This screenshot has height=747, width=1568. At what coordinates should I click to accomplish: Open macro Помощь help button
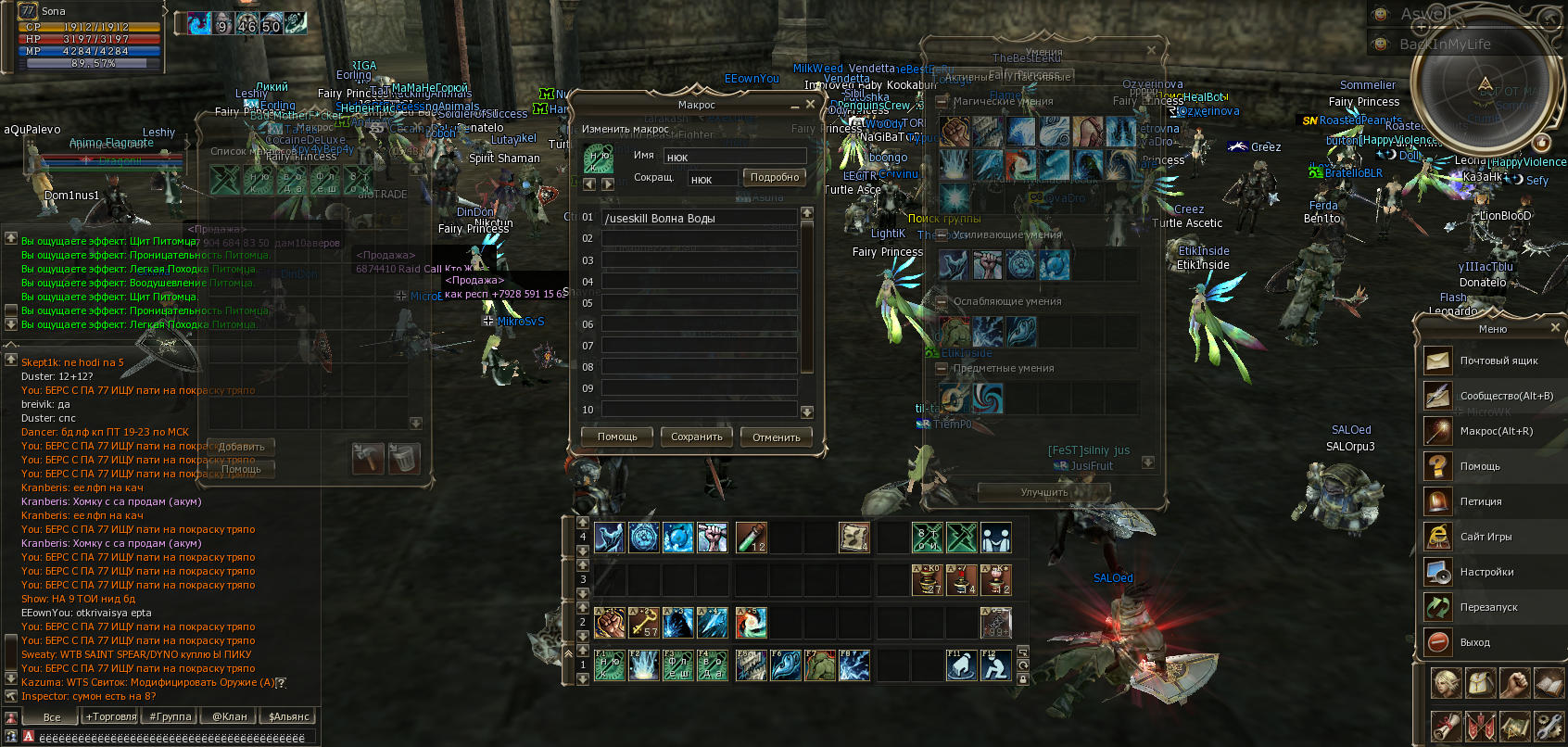(617, 437)
